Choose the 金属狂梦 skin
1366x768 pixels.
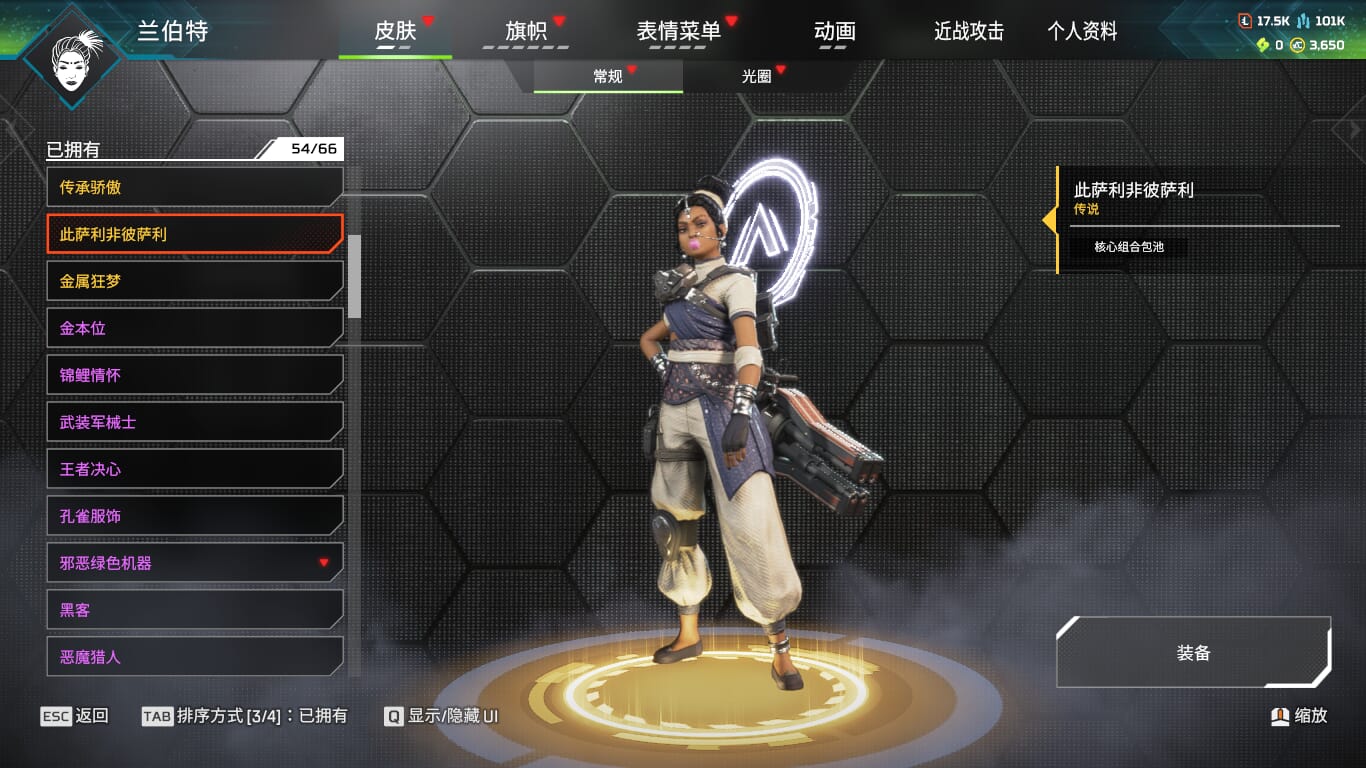click(195, 281)
